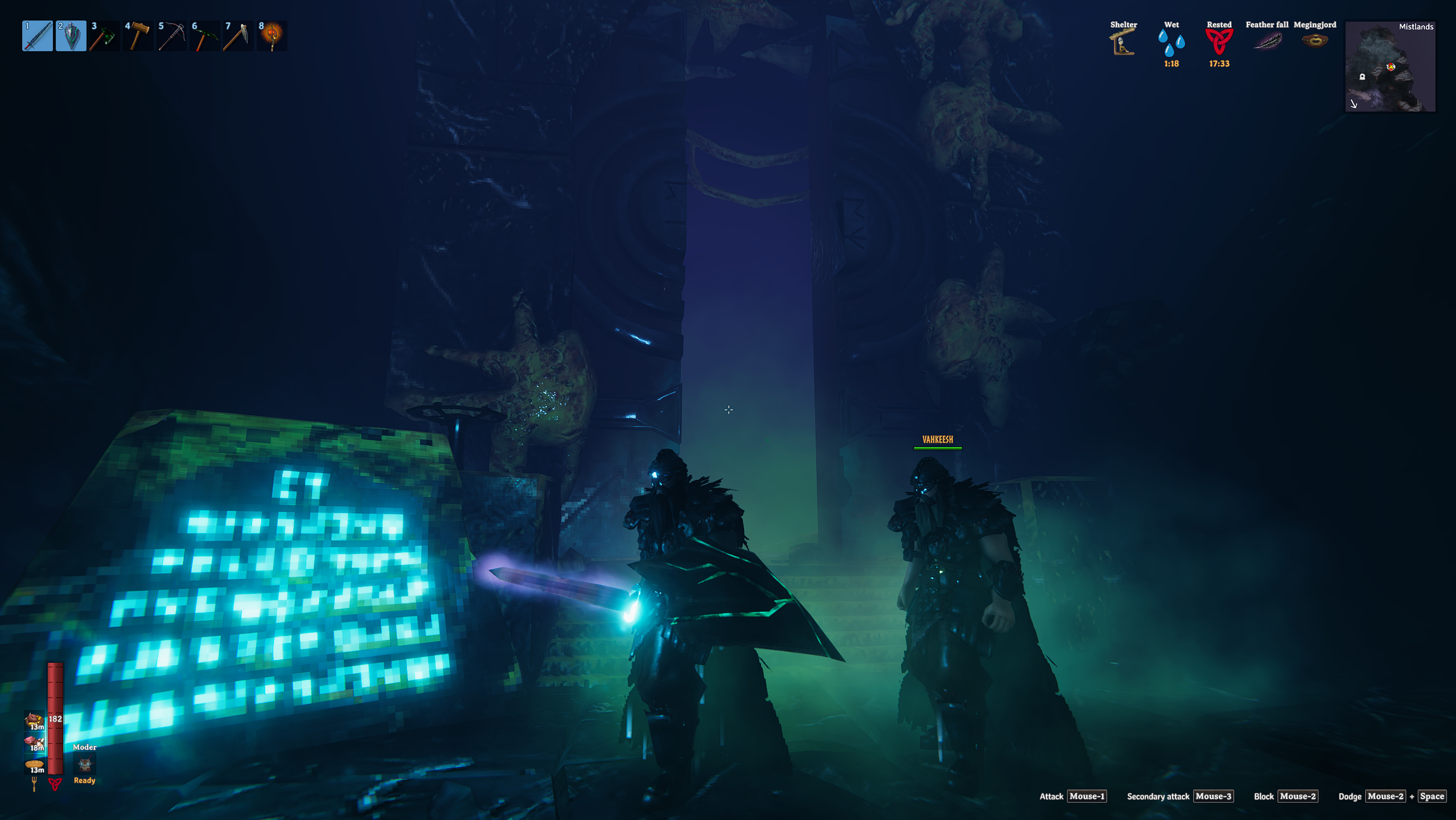
Task: Select the shield in hotbar slot 2
Action: (71, 36)
